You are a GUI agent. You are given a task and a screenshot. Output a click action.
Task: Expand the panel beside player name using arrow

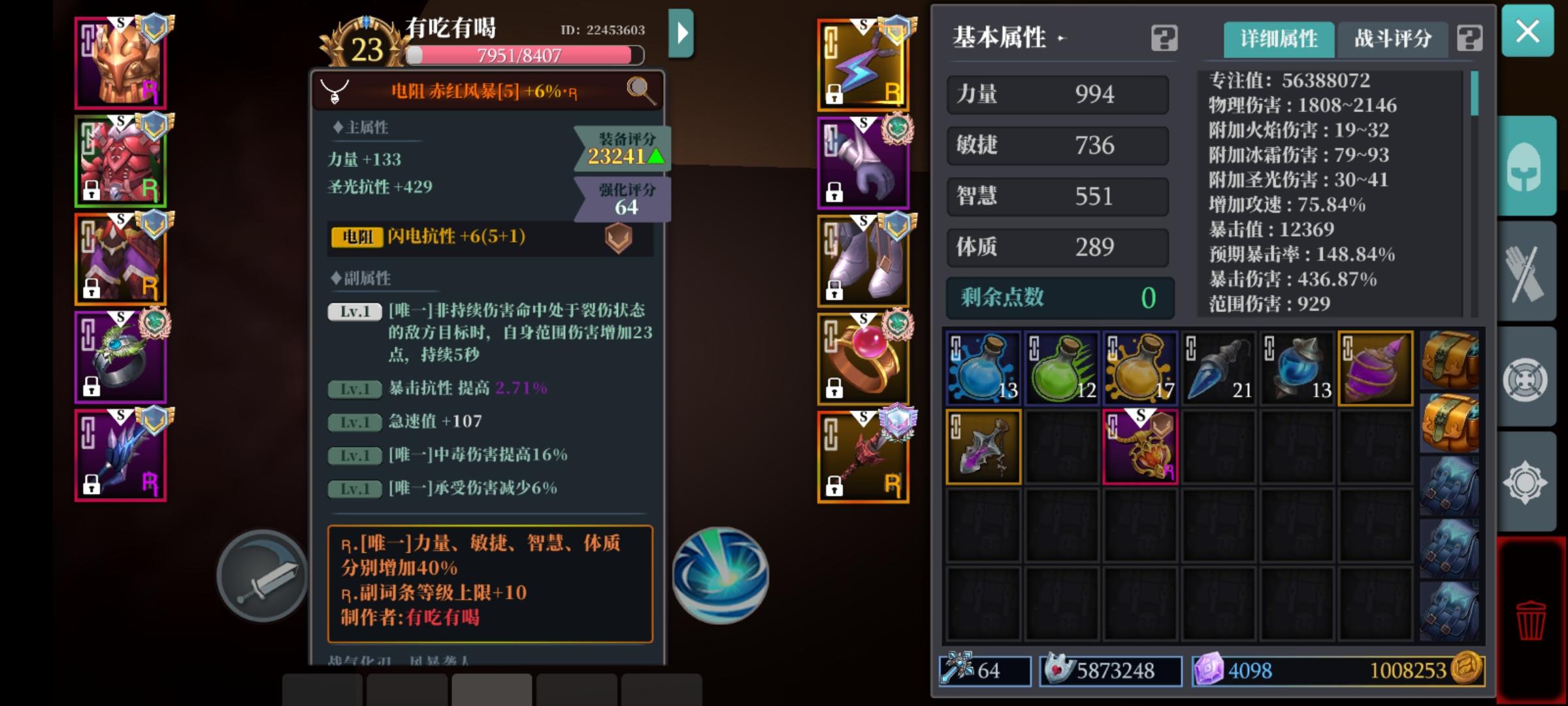682,34
